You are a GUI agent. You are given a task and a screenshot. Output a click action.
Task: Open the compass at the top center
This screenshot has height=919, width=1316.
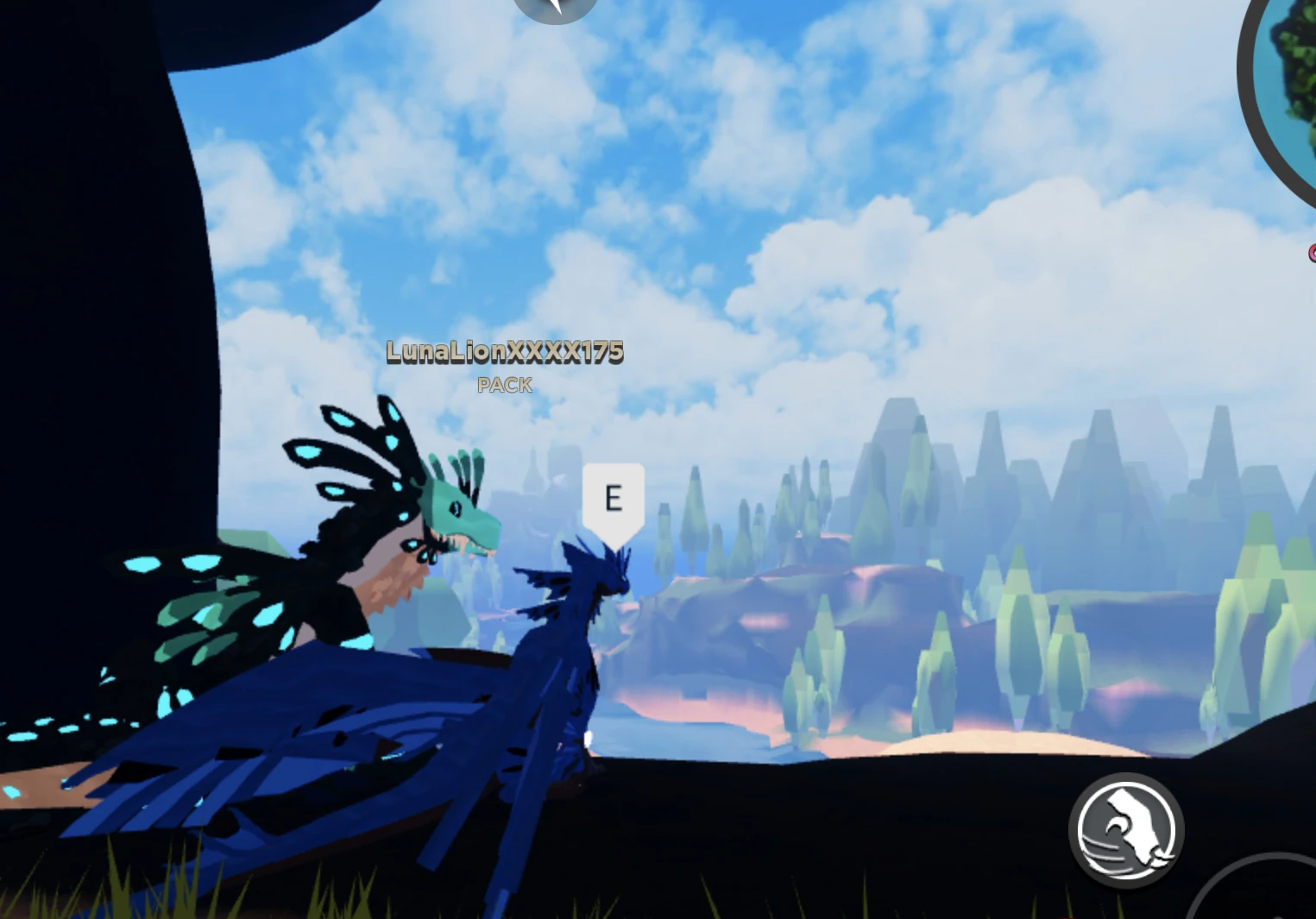tap(555, 9)
